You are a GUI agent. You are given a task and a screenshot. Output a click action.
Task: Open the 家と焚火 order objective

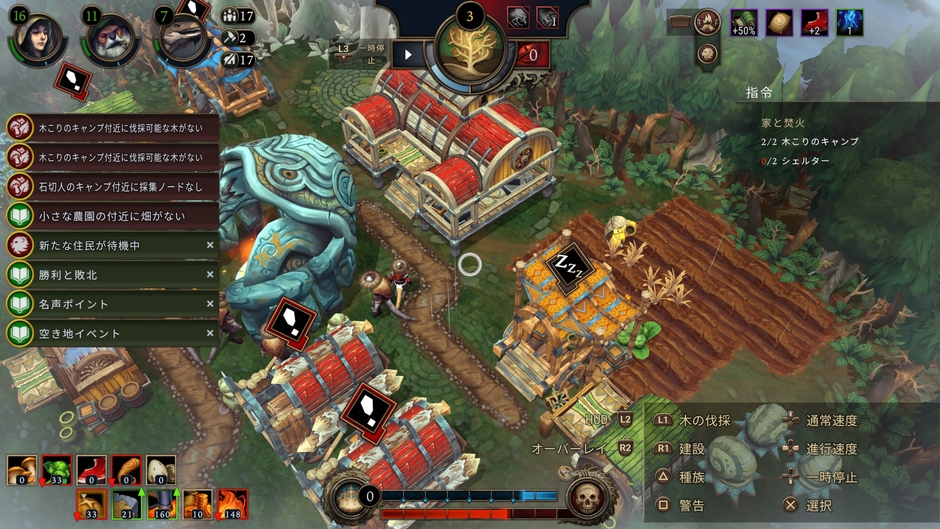click(783, 122)
